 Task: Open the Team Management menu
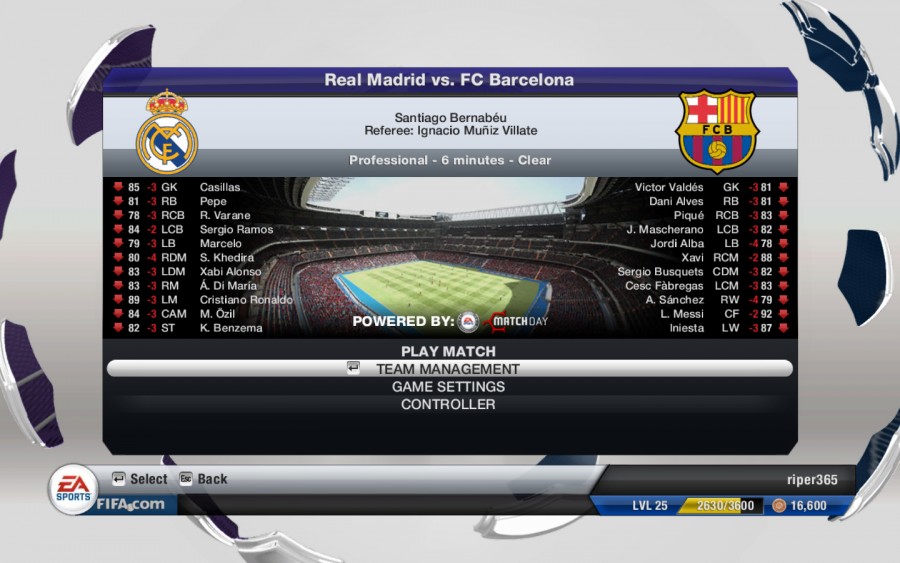coord(448,369)
